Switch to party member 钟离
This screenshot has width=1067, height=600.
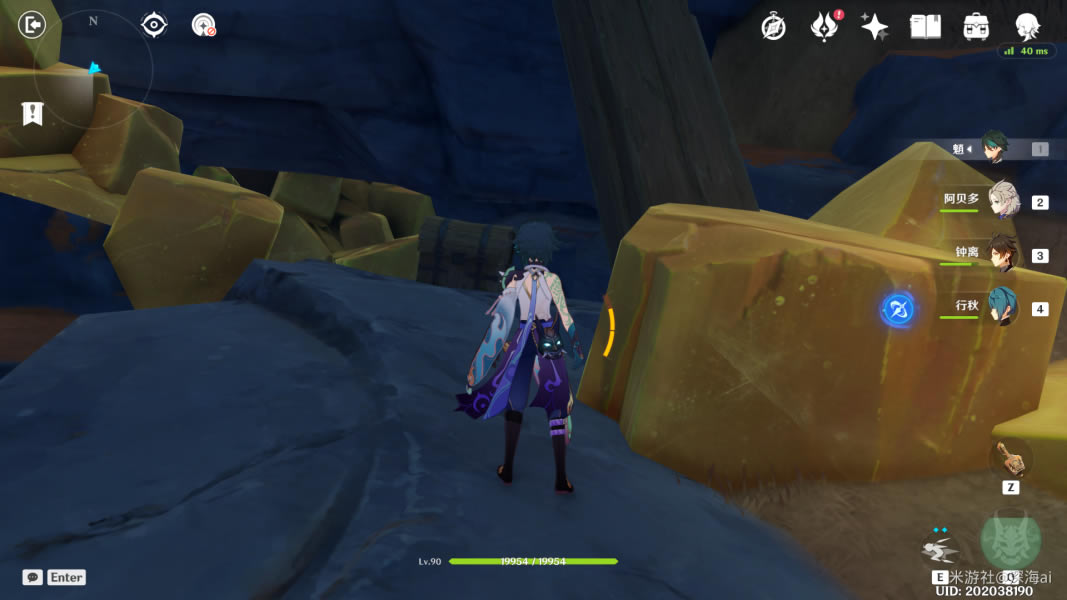(1002, 254)
